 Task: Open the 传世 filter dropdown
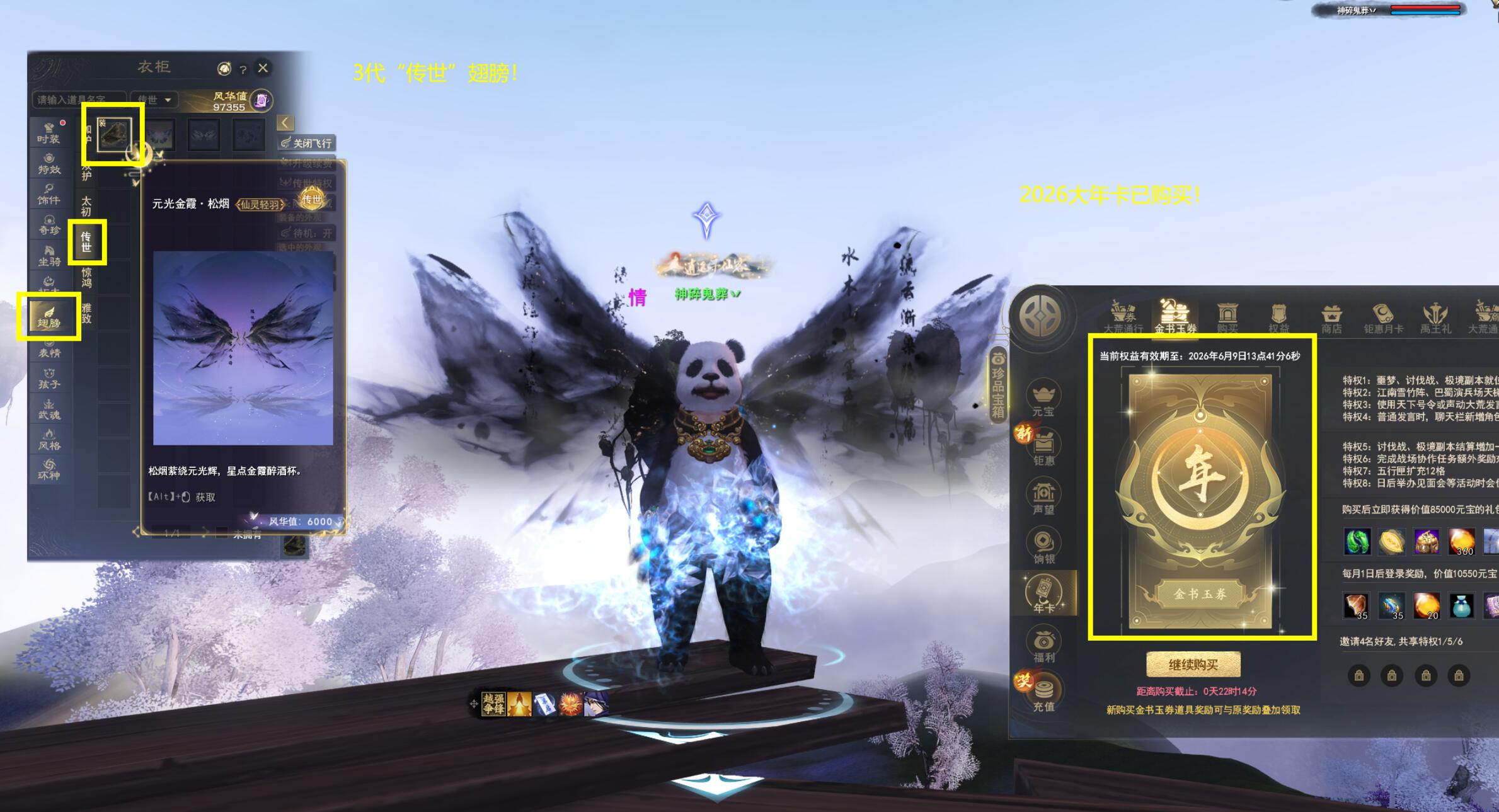pyautogui.click(x=154, y=100)
